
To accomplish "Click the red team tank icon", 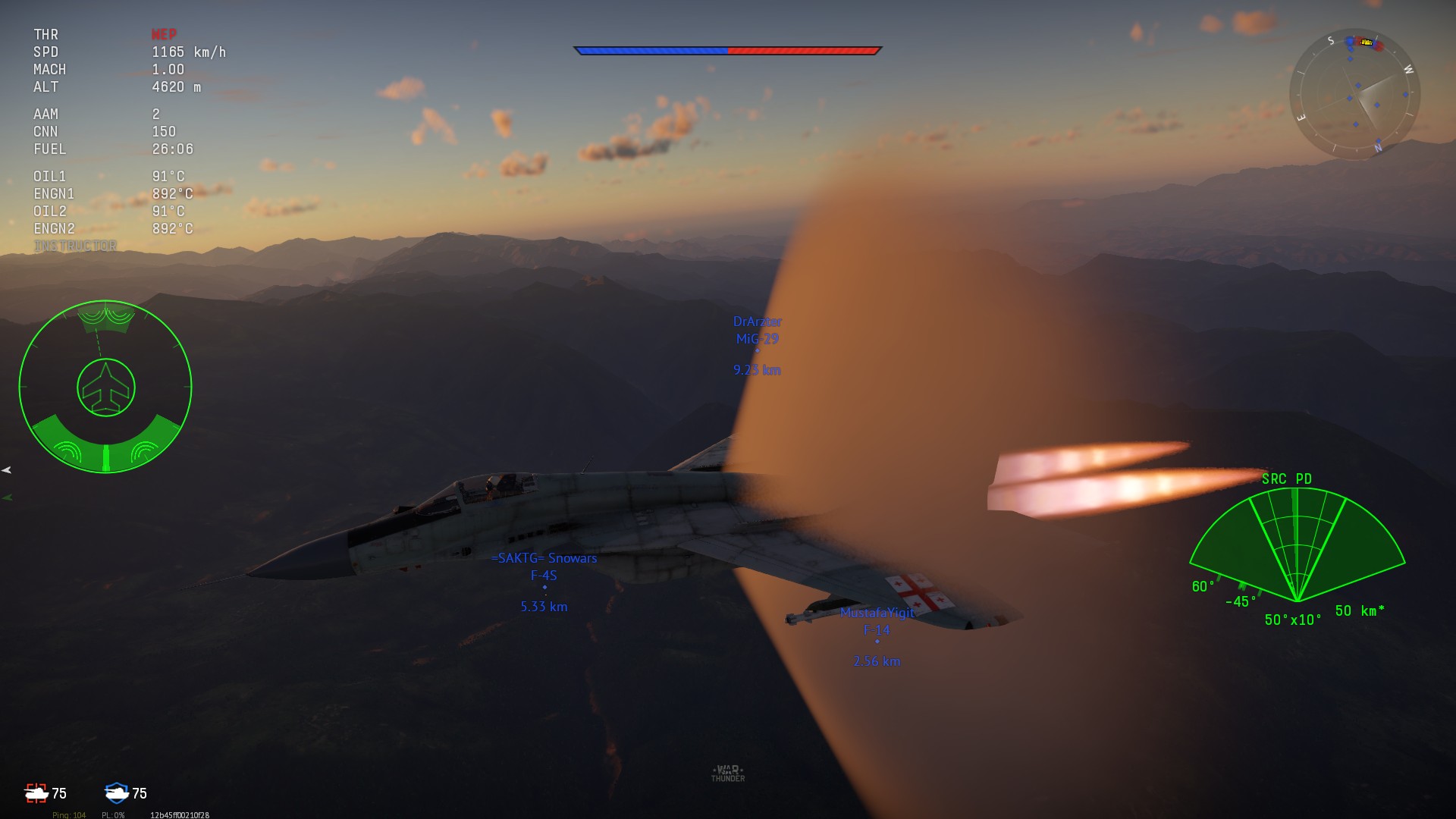I will pos(36,793).
